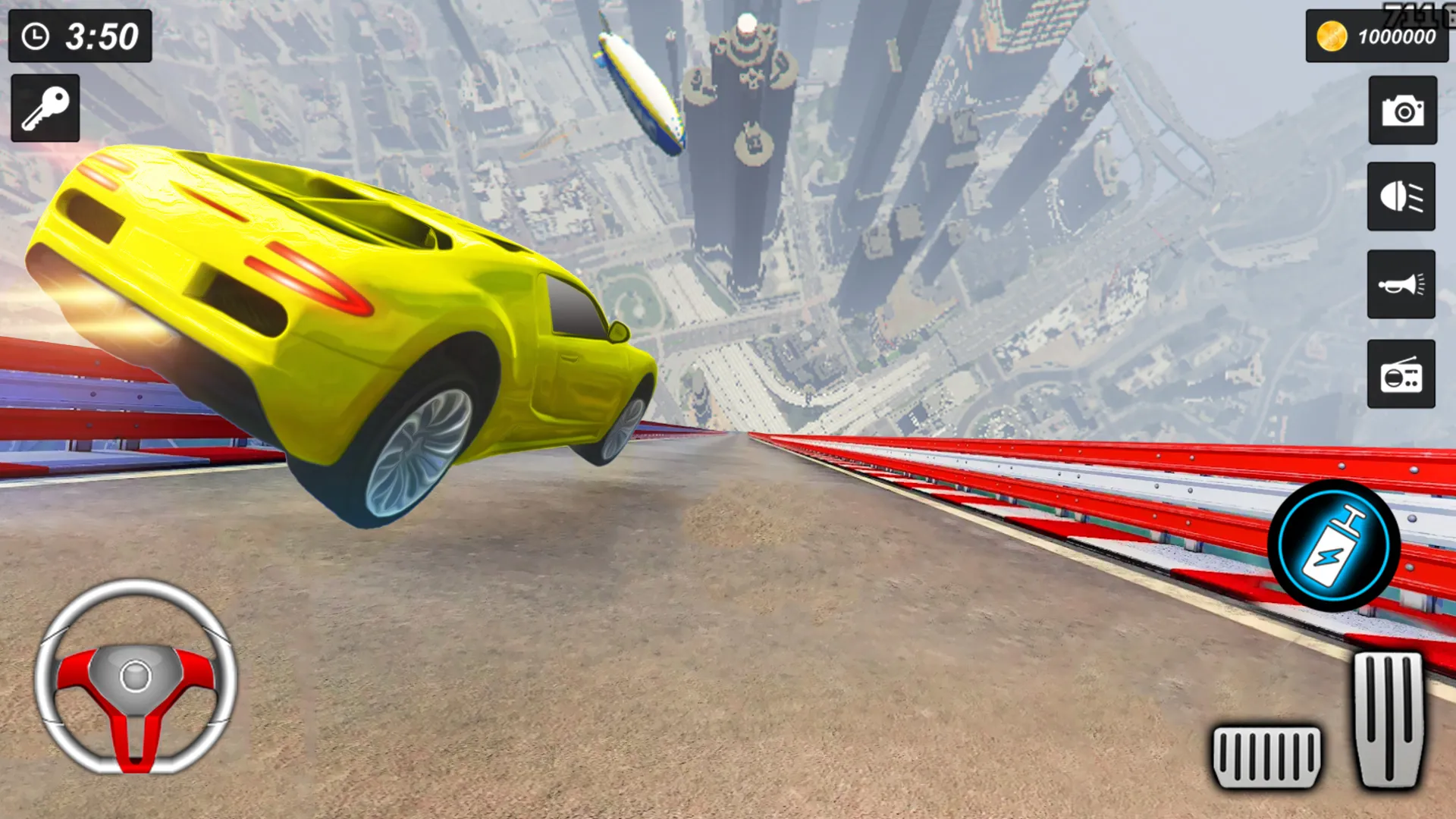Click the yellow stunt car
This screenshot has width=1456, height=819.
(x=341, y=318)
